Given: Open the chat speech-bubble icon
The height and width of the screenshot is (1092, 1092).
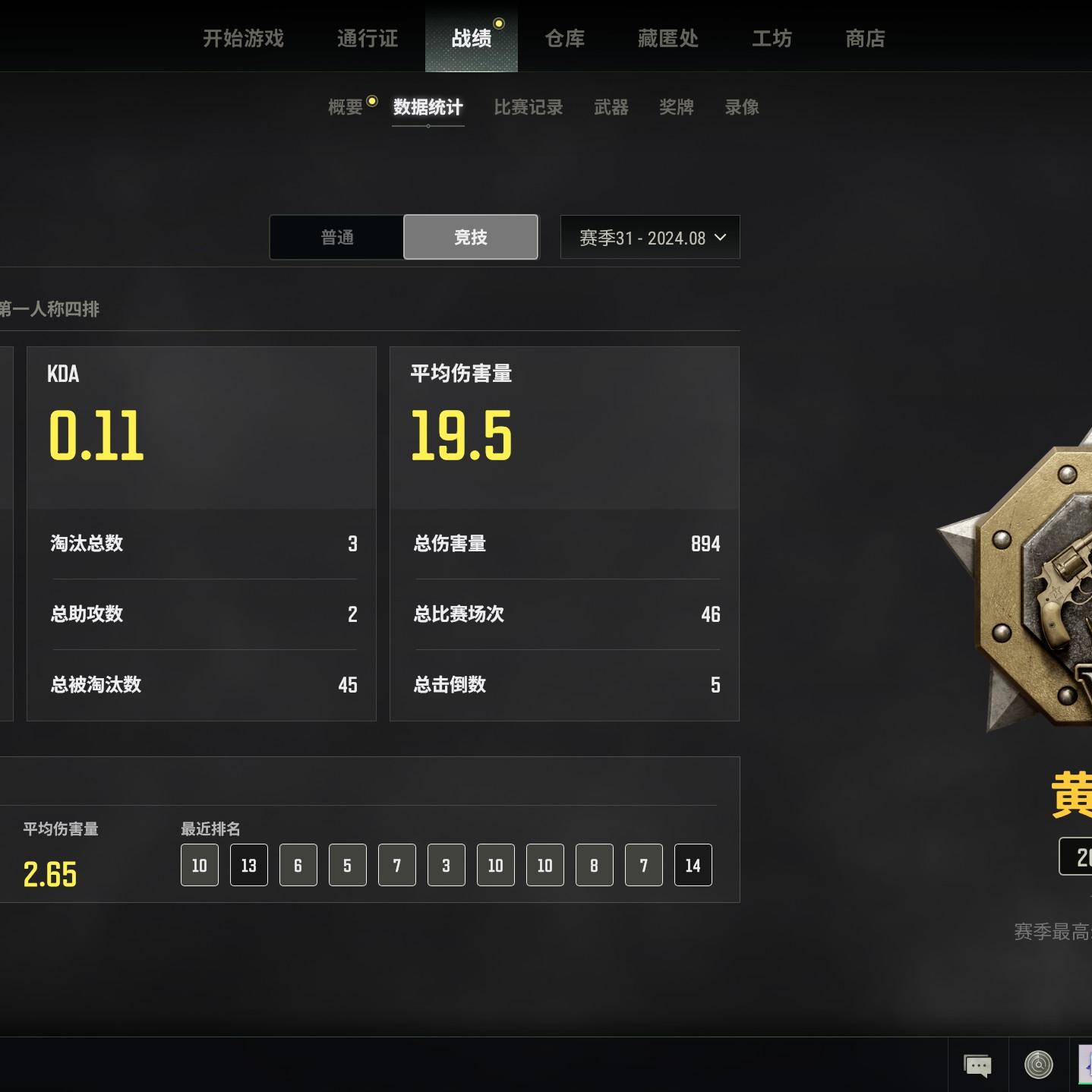Looking at the screenshot, I should click(x=977, y=1065).
